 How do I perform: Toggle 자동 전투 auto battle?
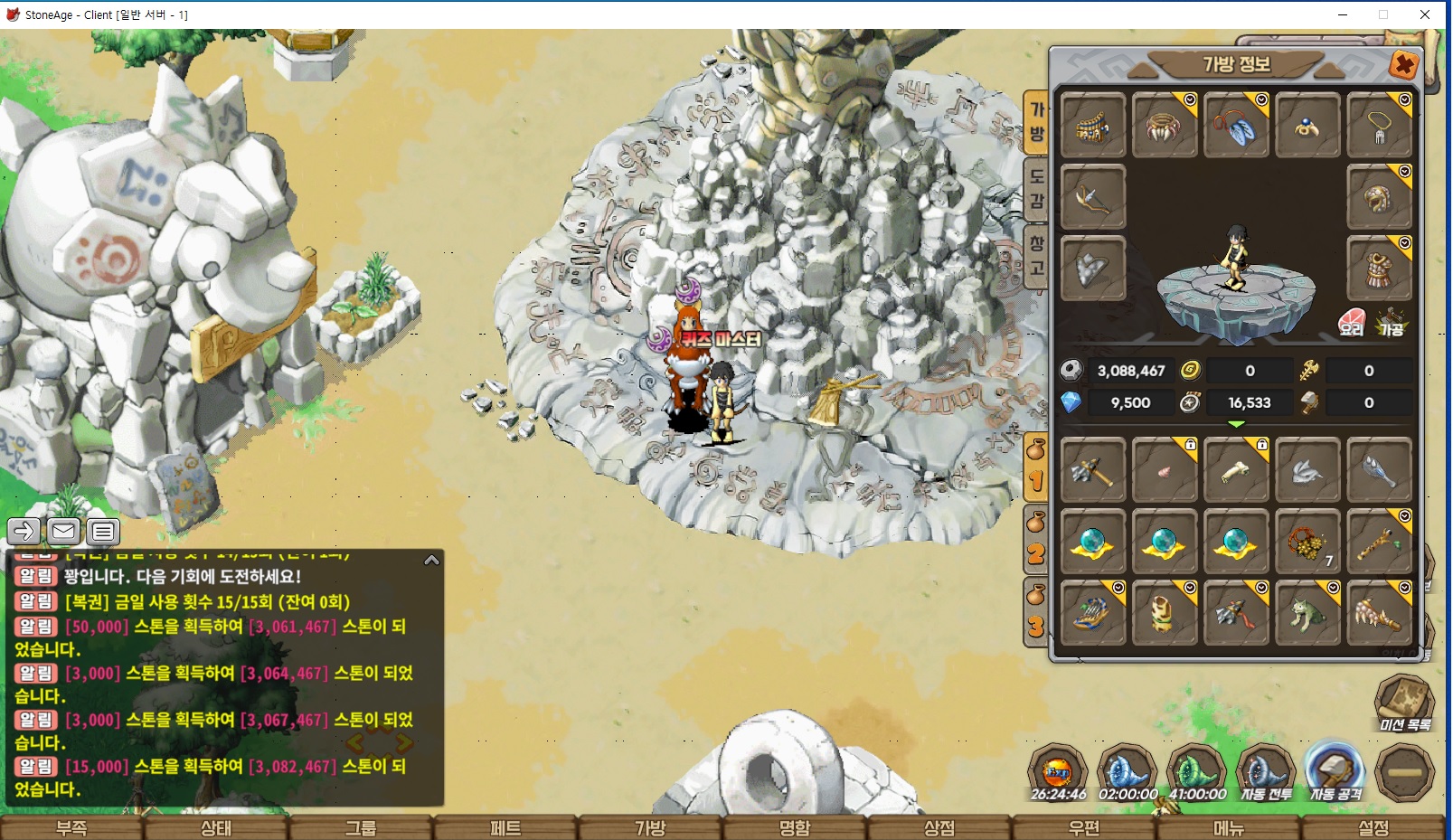coord(1266,774)
